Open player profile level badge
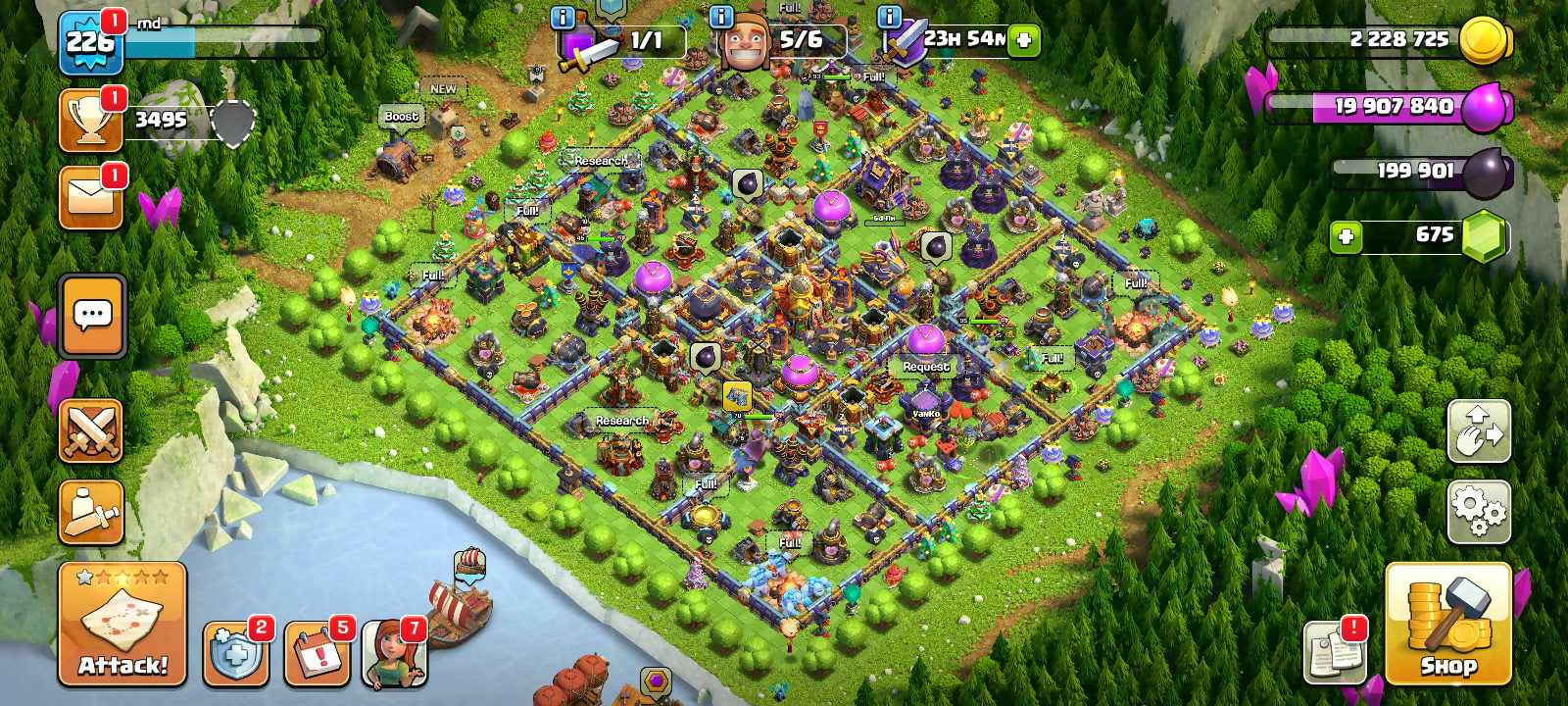The height and width of the screenshot is (706, 1568). 90,42
